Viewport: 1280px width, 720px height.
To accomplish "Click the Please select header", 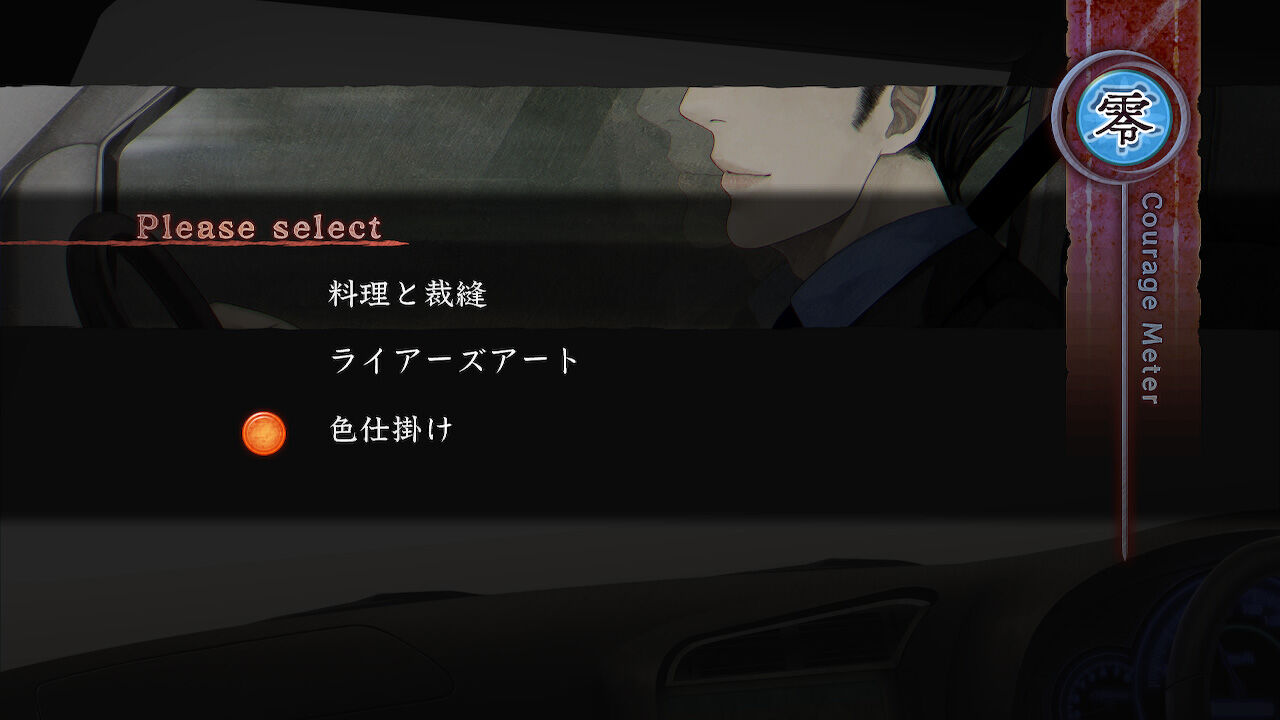I will coord(262,226).
